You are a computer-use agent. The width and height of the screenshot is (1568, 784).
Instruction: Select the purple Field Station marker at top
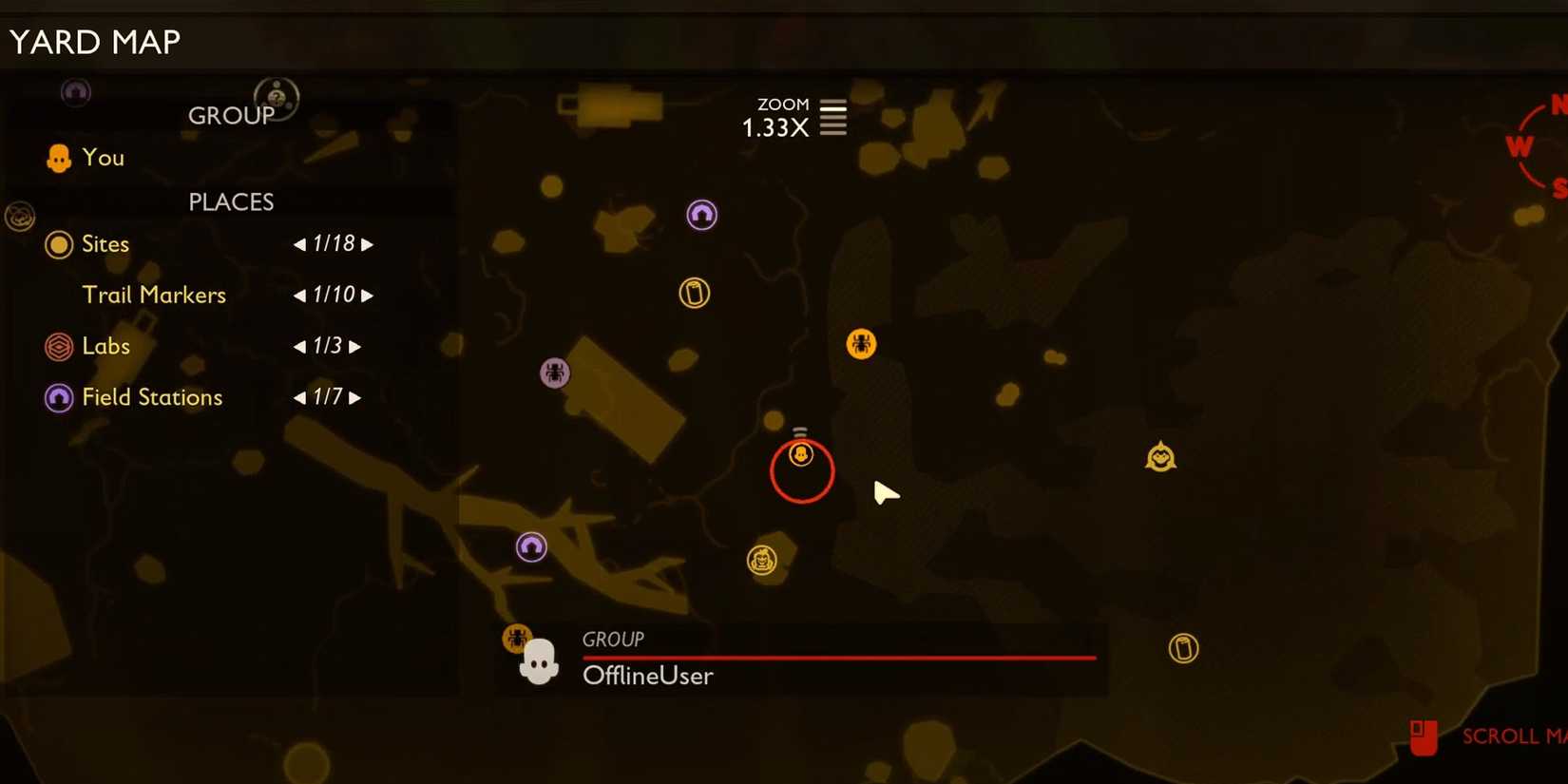[x=701, y=215]
